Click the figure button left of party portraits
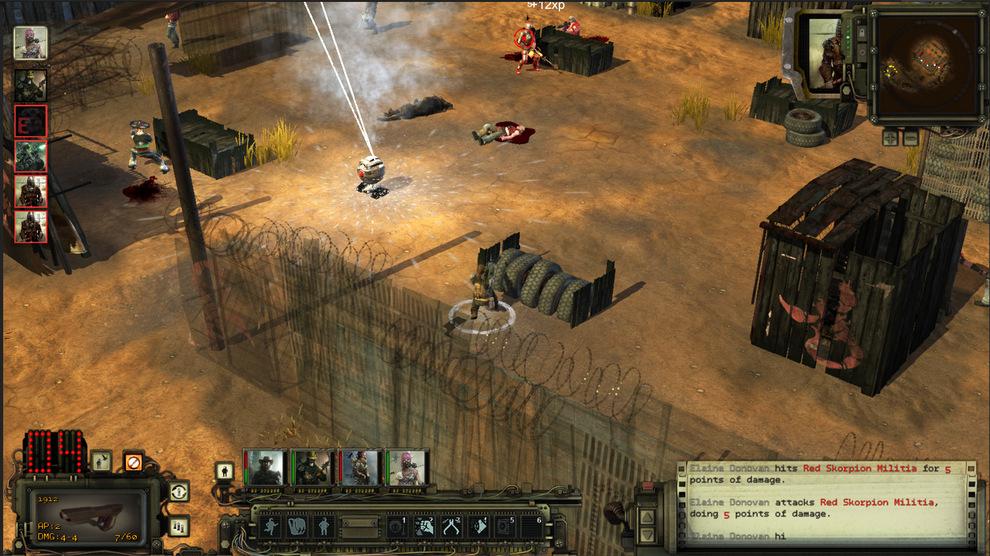990x556 pixels. (x=225, y=470)
